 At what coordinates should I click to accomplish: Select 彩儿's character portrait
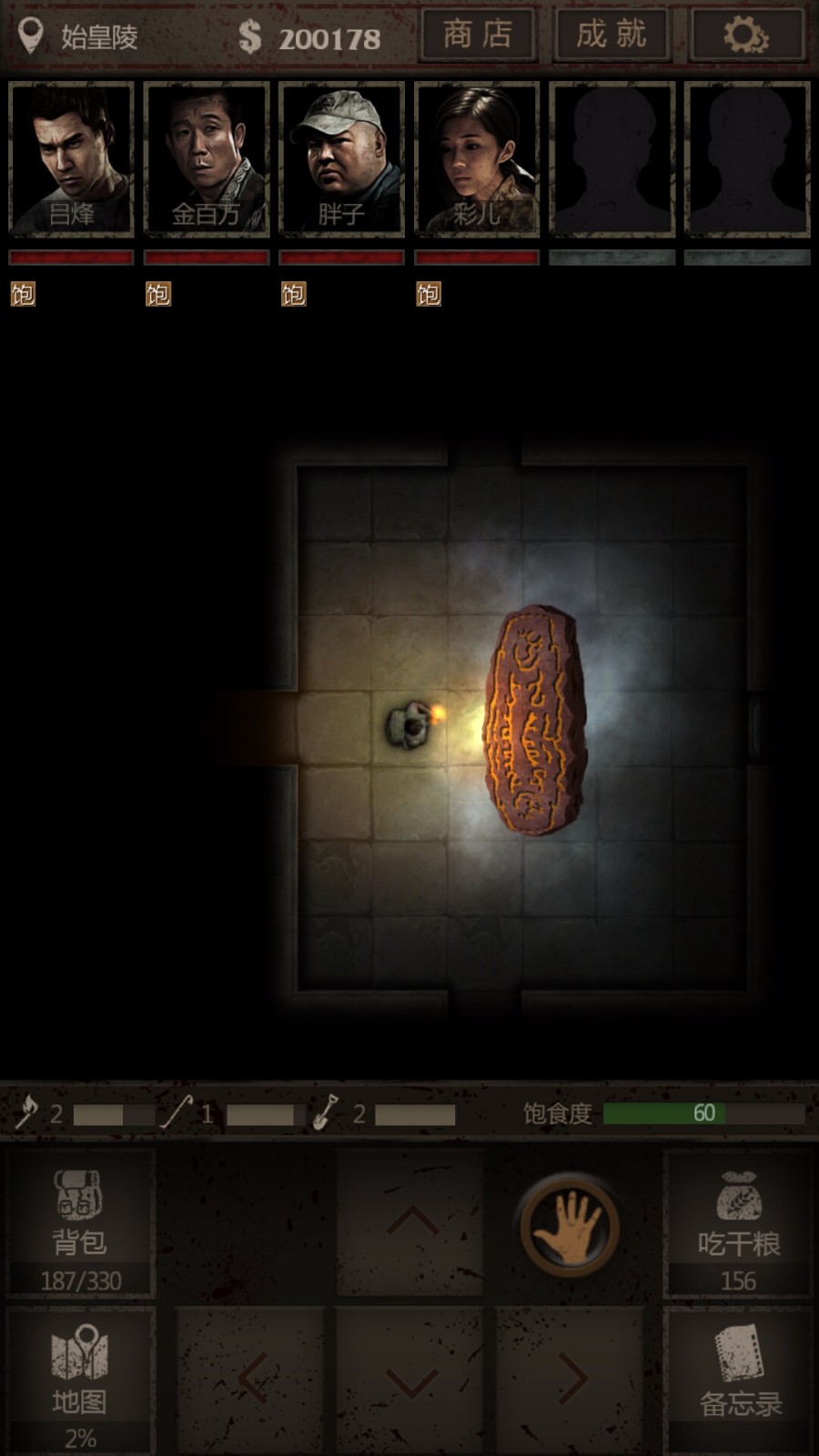(x=477, y=158)
